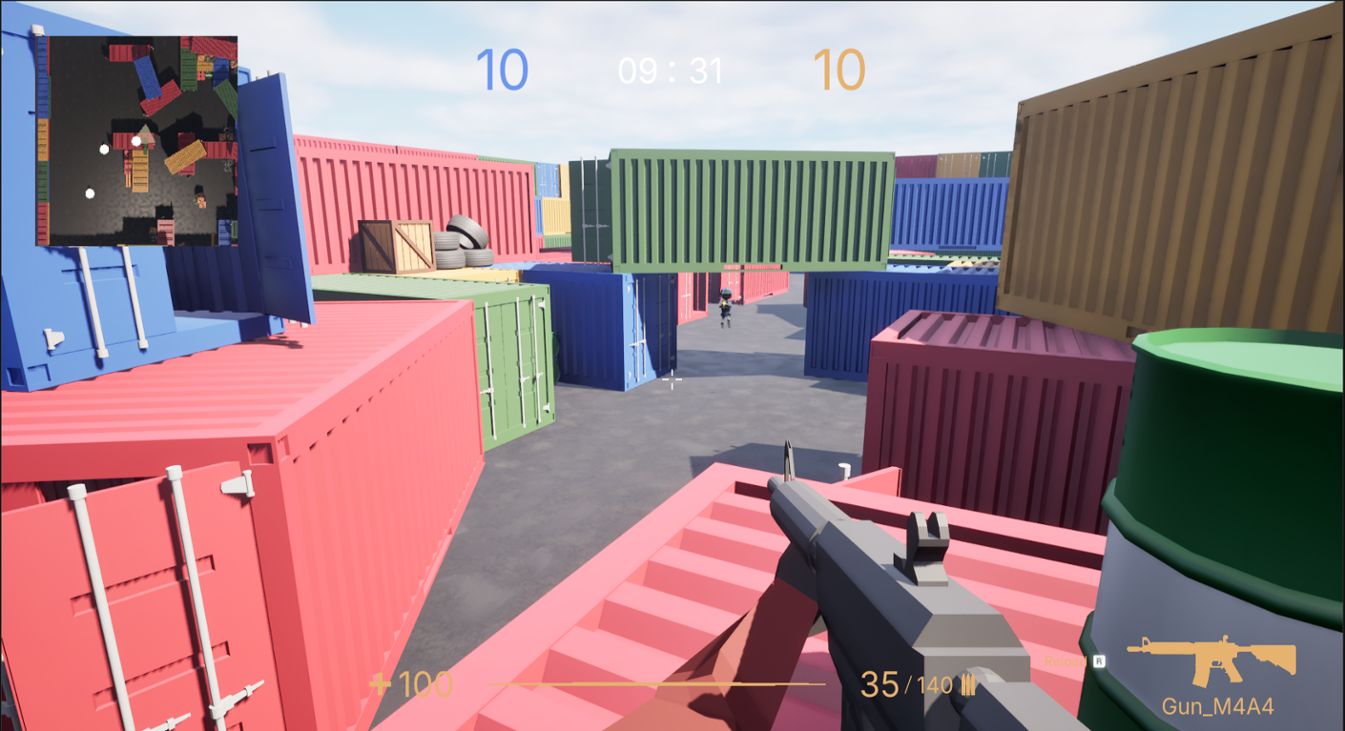Click the magazine icon beside ammo count
The height and width of the screenshot is (731, 1345).
point(967,684)
